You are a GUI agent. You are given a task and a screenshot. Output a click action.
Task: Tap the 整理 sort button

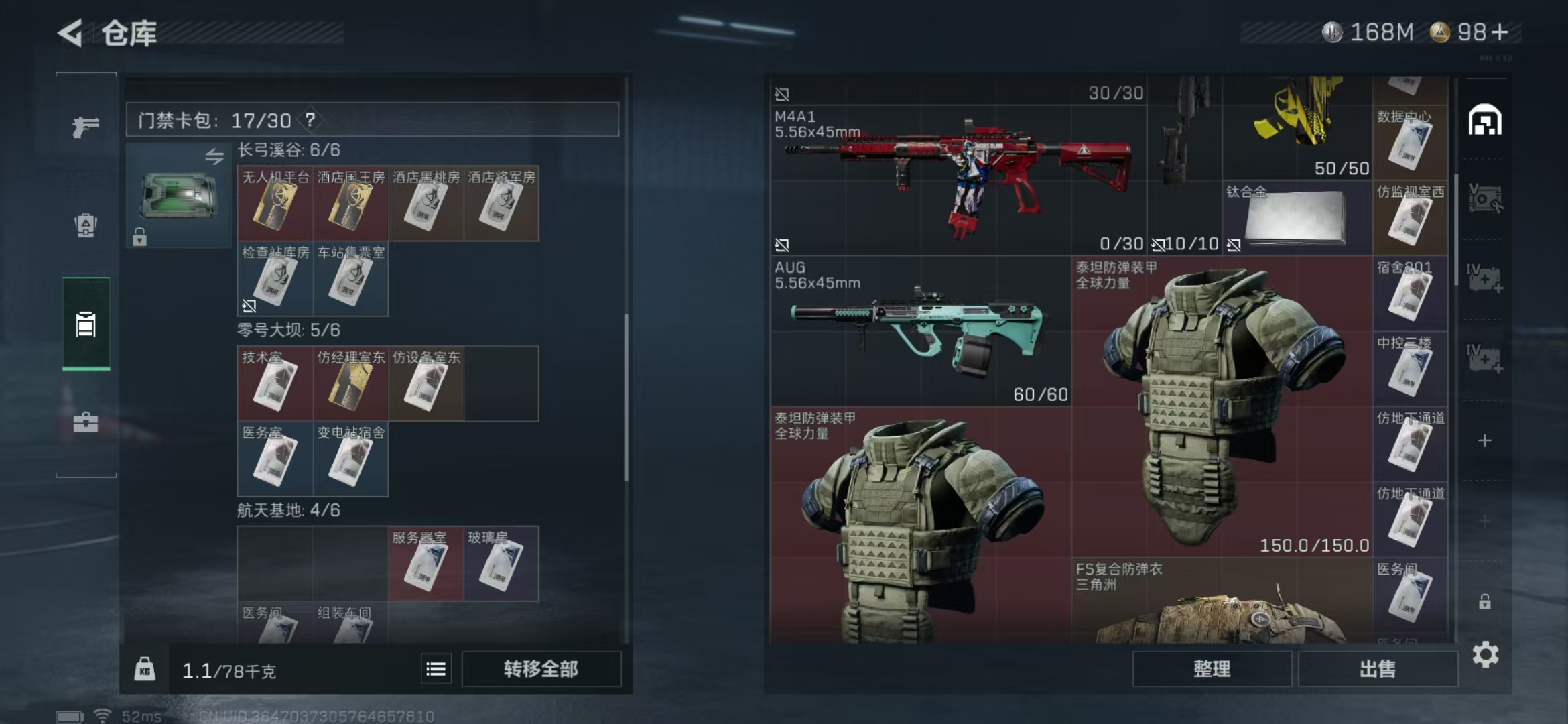coord(1212,668)
